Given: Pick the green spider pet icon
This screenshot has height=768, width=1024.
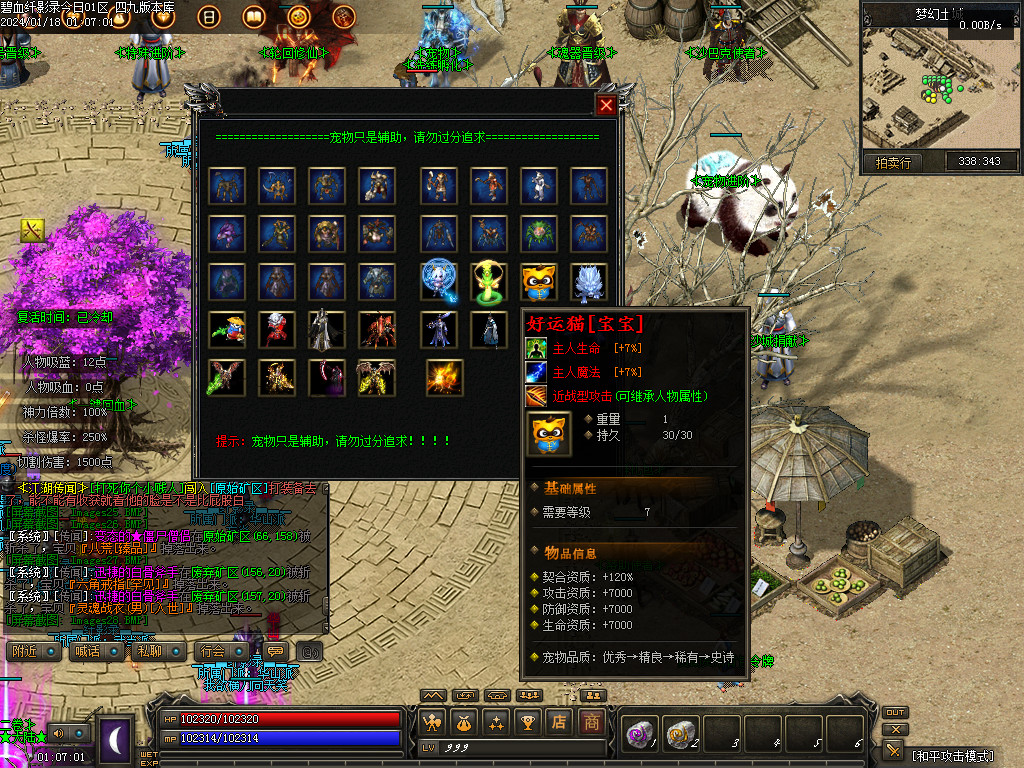Looking at the screenshot, I should tap(539, 233).
